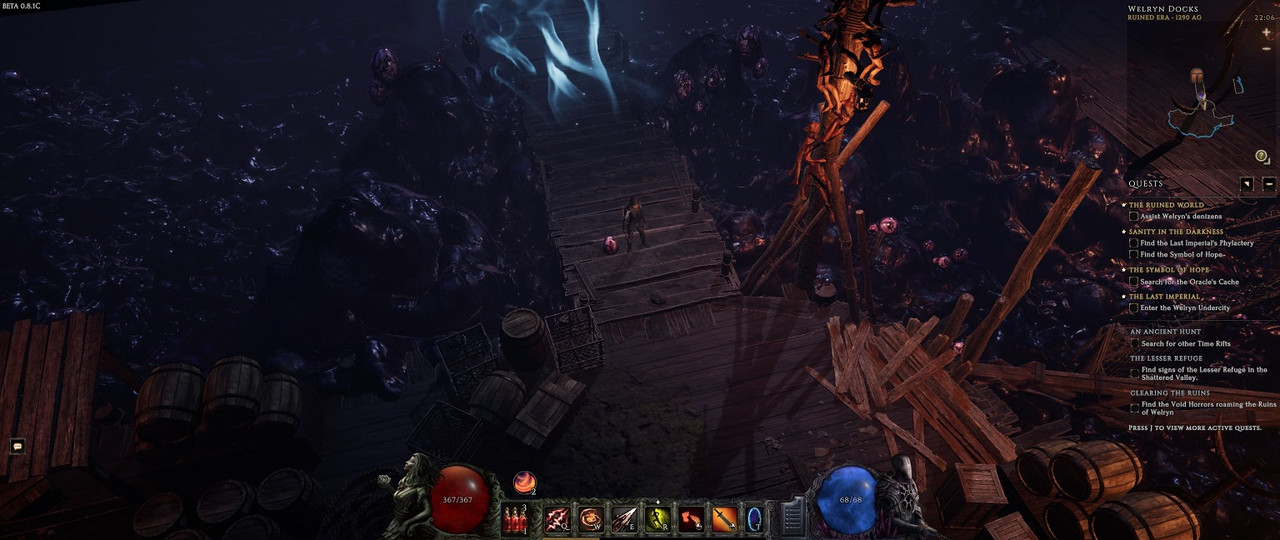Zoom out the minimap with minus

tap(1266, 49)
